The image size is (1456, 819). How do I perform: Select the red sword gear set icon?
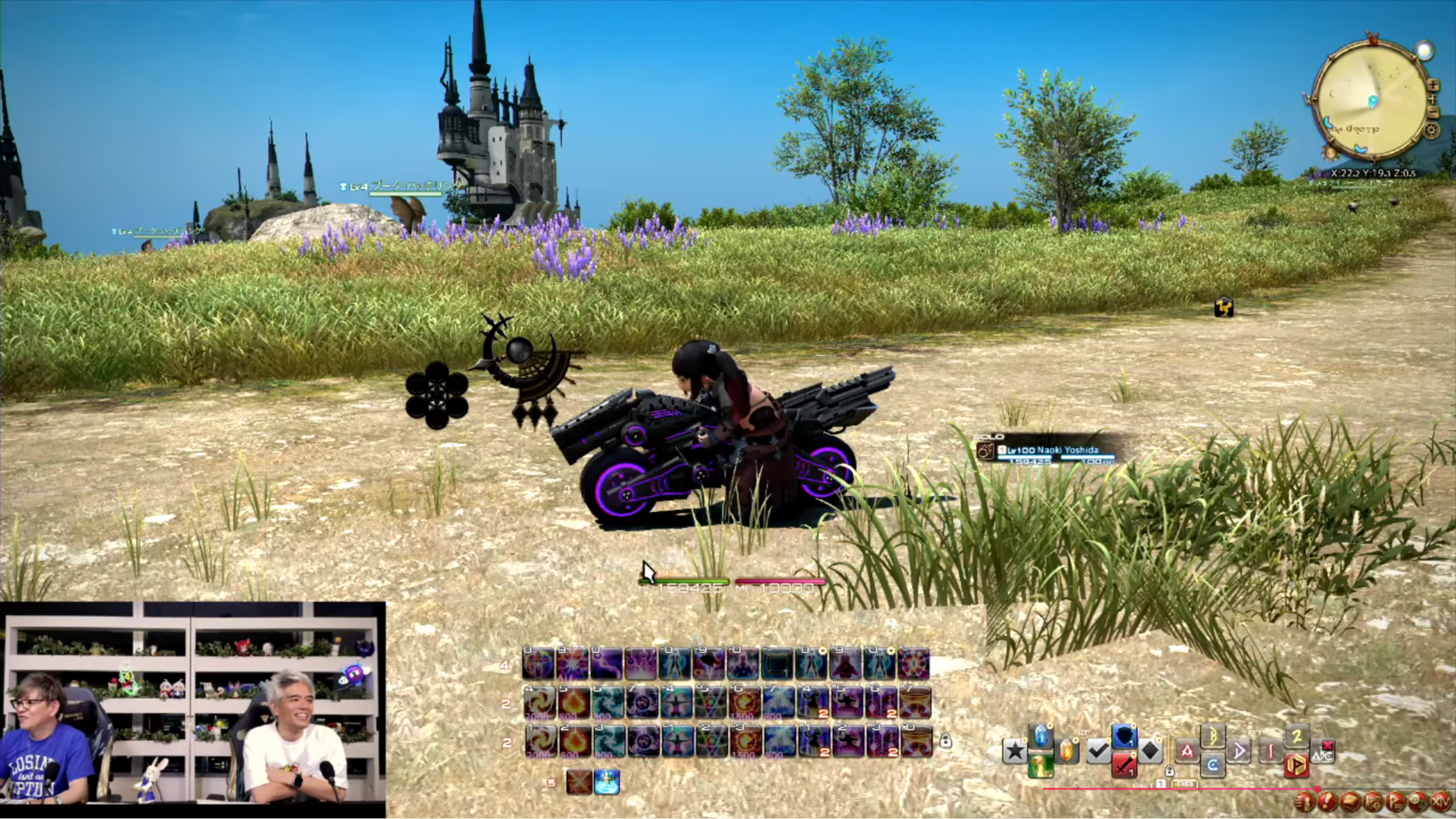(1124, 766)
